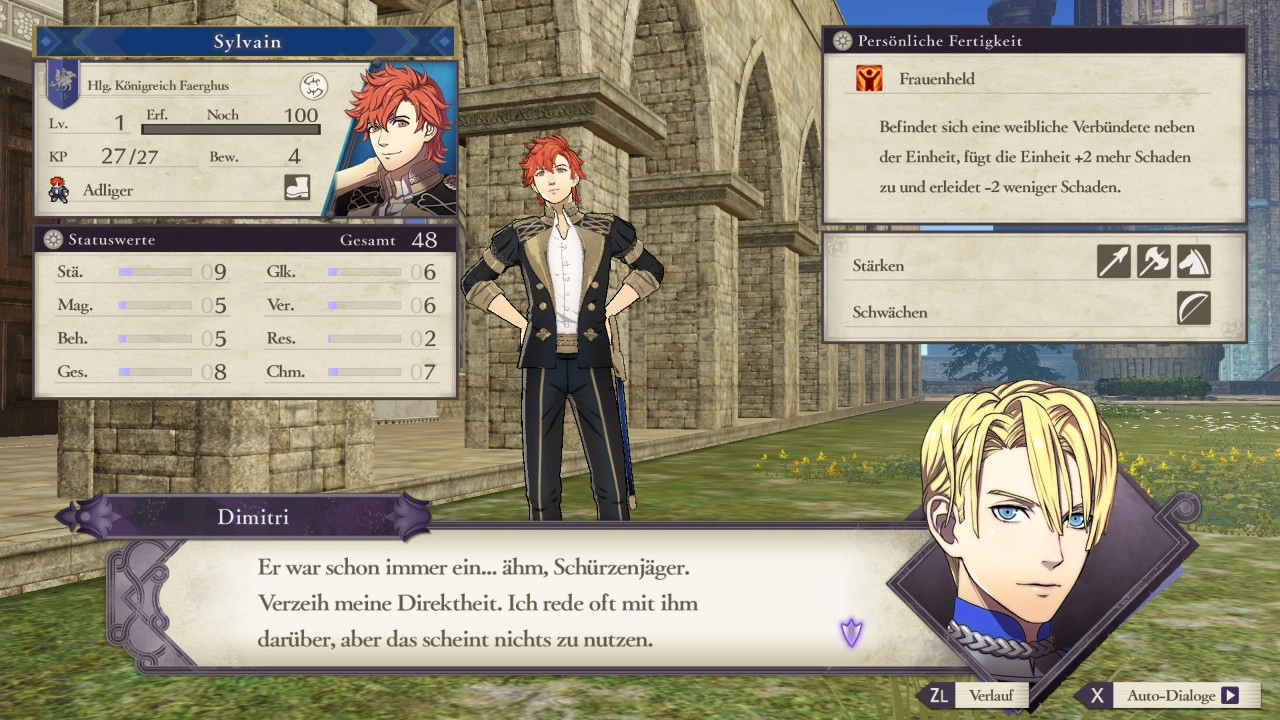Select Sylvain's Adliger class entry
1280x720 pixels.
pos(108,190)
